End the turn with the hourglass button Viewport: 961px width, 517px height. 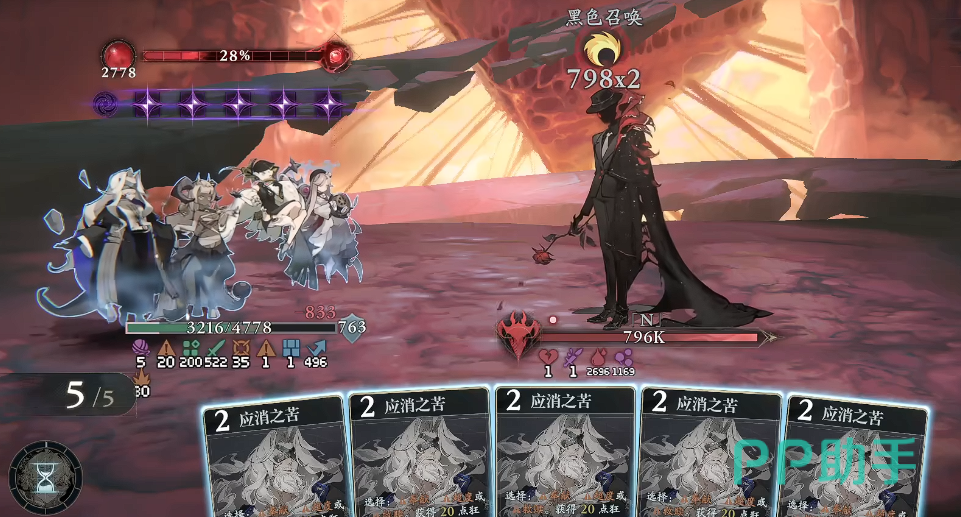point(45,477)
